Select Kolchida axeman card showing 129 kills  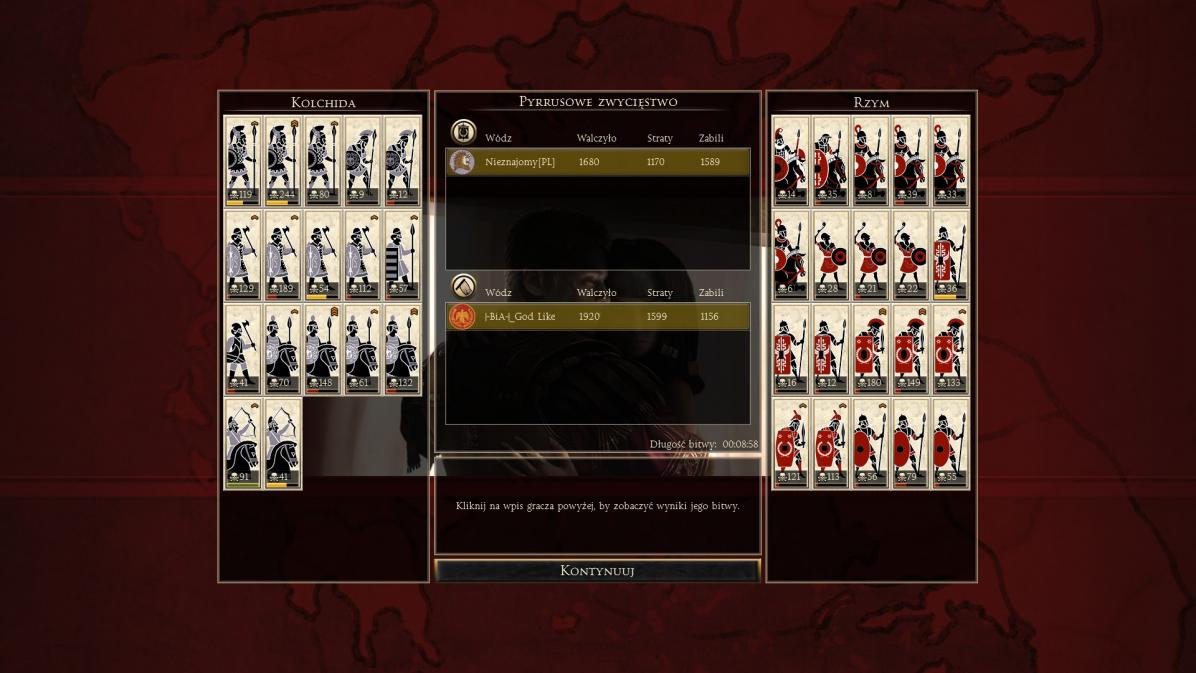click(x=242, y=255)
